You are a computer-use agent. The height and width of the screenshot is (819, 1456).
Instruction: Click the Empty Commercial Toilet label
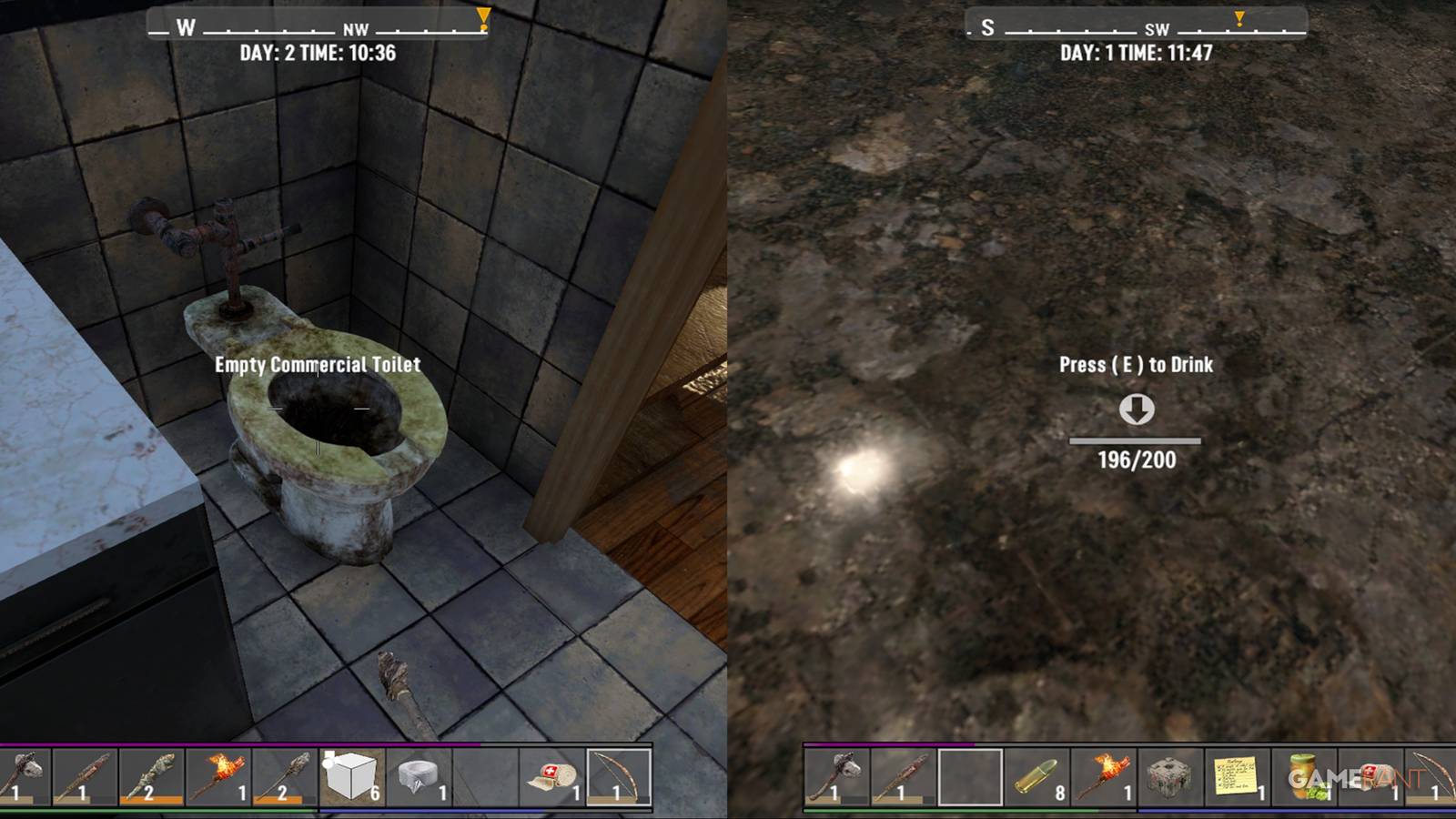[x=317, y=365]
